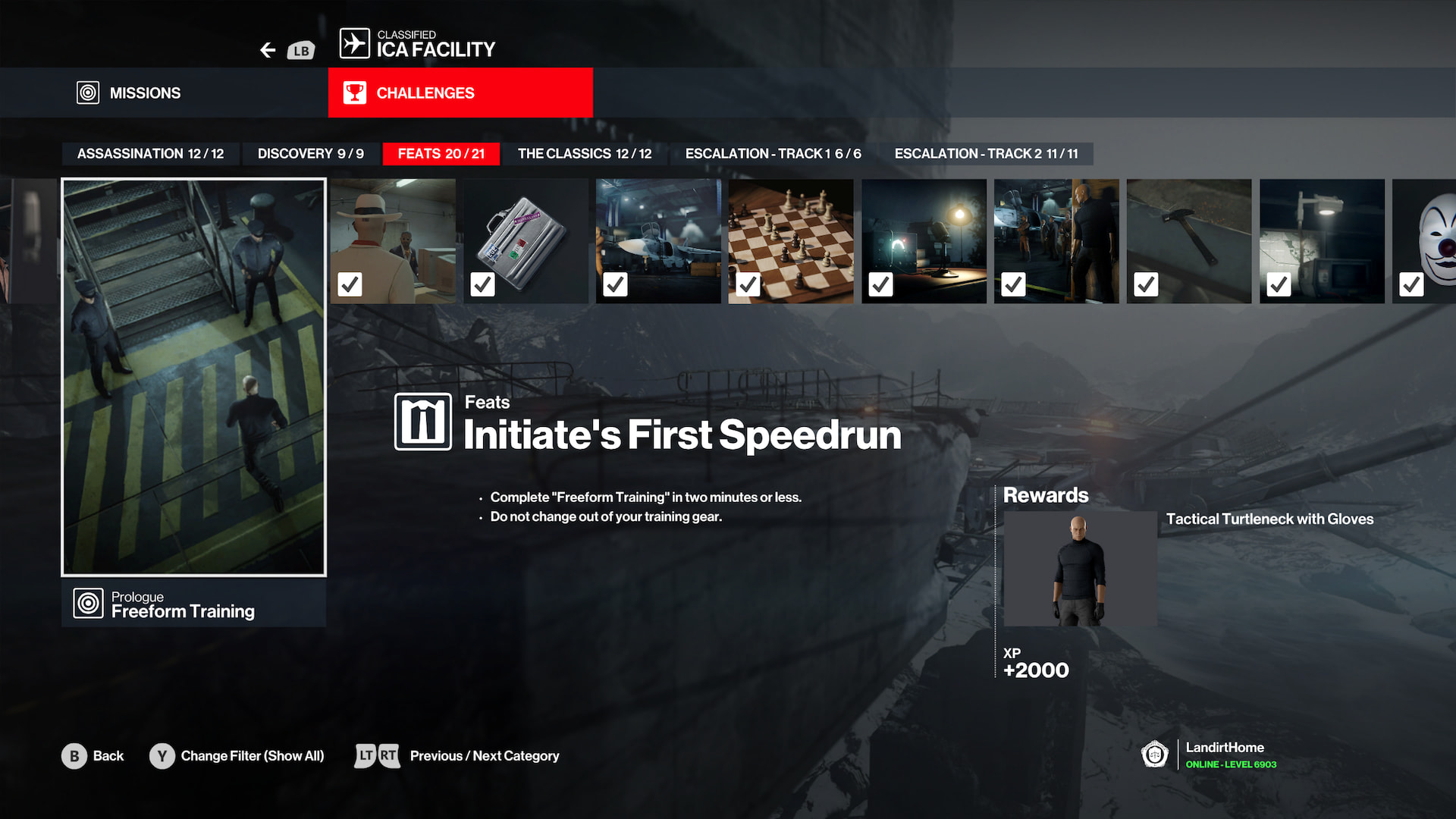The image size is (1456, 819).
Task: Select the Initiate's First Speedrun challenge card
Action: click(193, 377)
